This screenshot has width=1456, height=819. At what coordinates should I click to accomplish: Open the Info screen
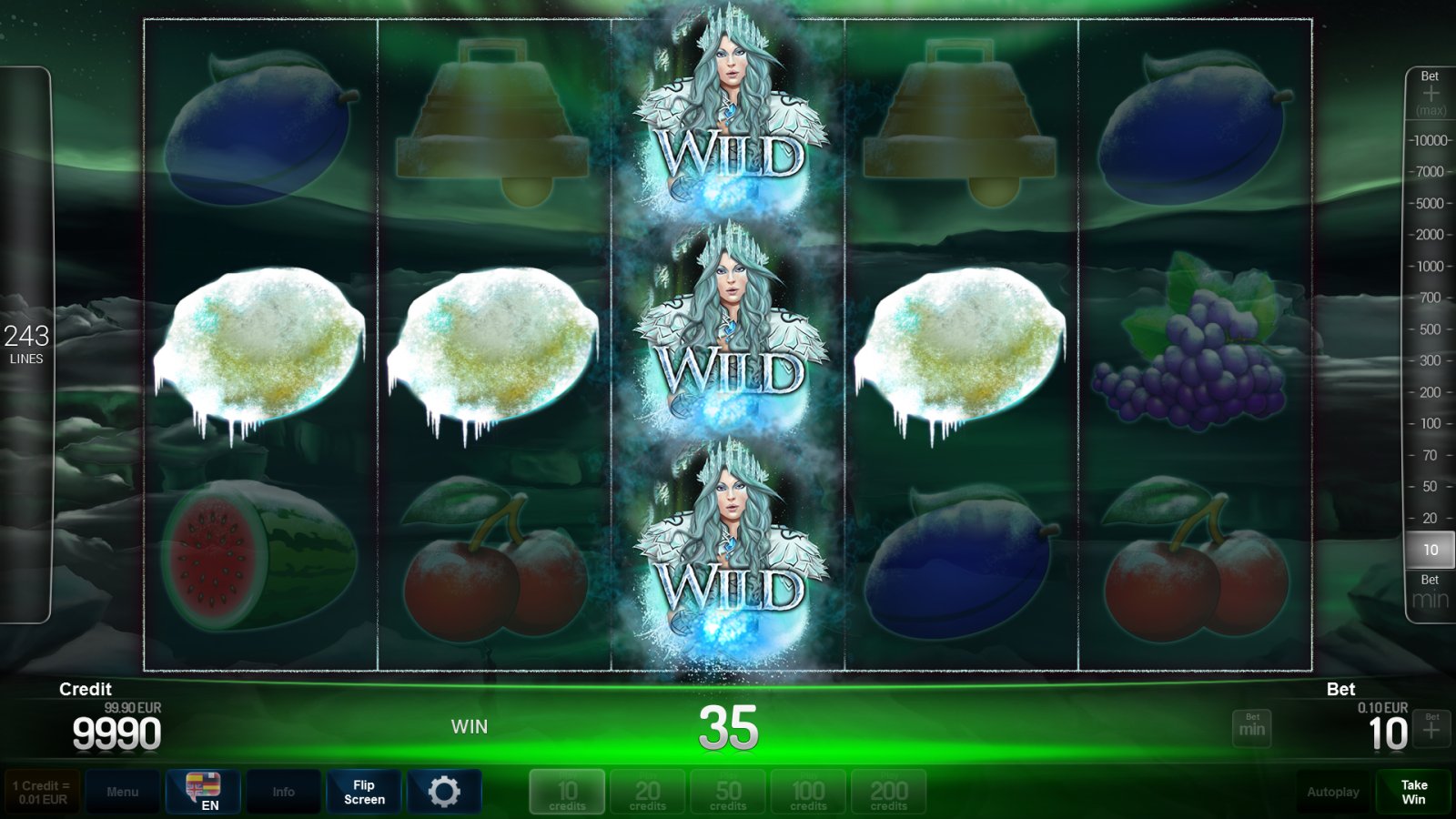(x=283, y=791)
